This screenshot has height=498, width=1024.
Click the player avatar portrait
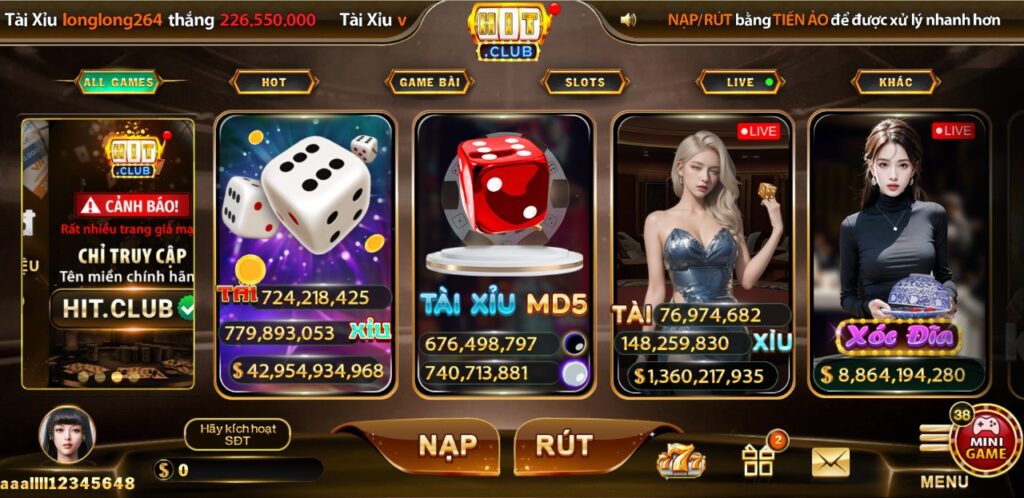point(67,435)
